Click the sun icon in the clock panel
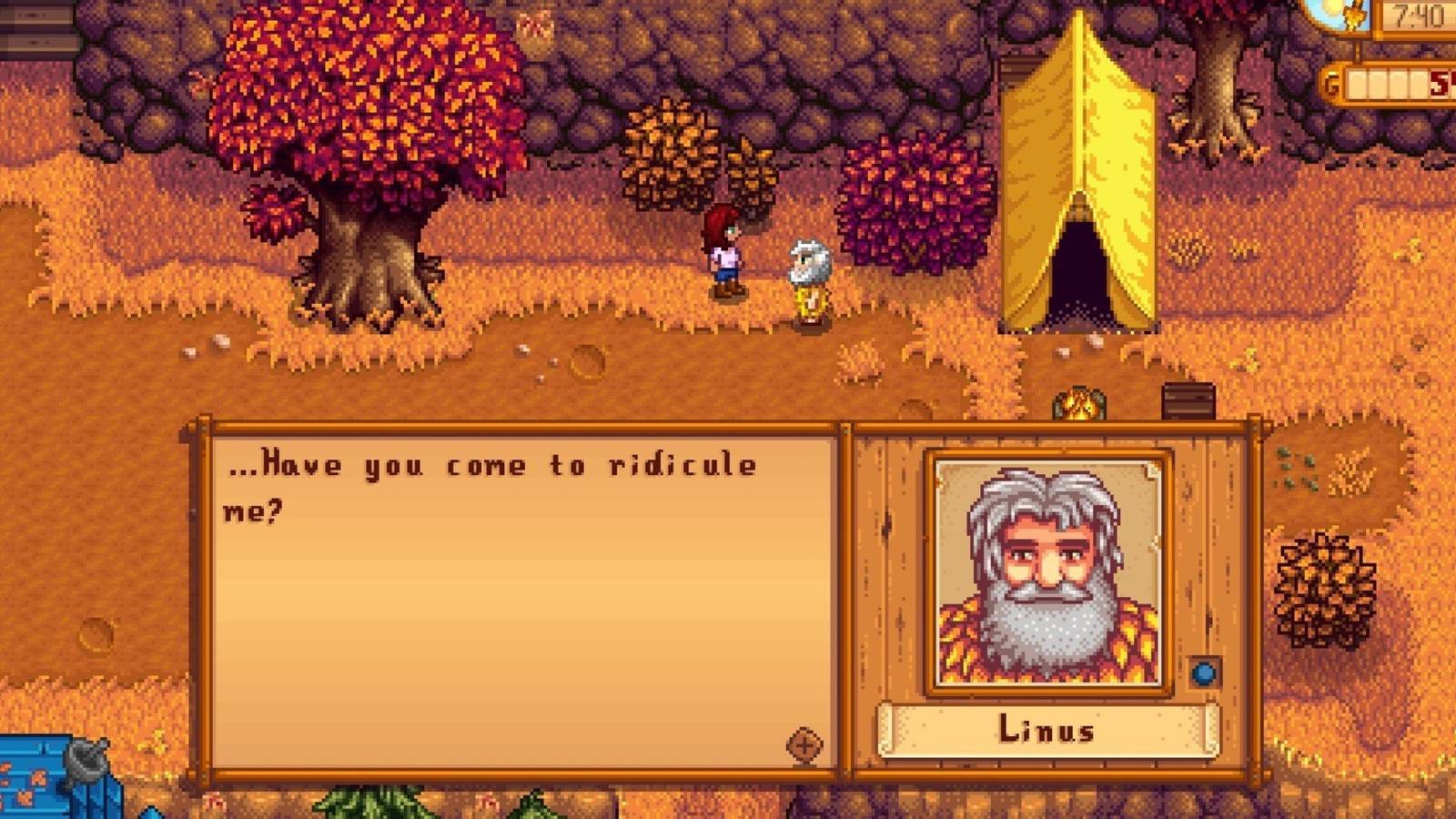The image size is (1456, 819). point(1330,7)
